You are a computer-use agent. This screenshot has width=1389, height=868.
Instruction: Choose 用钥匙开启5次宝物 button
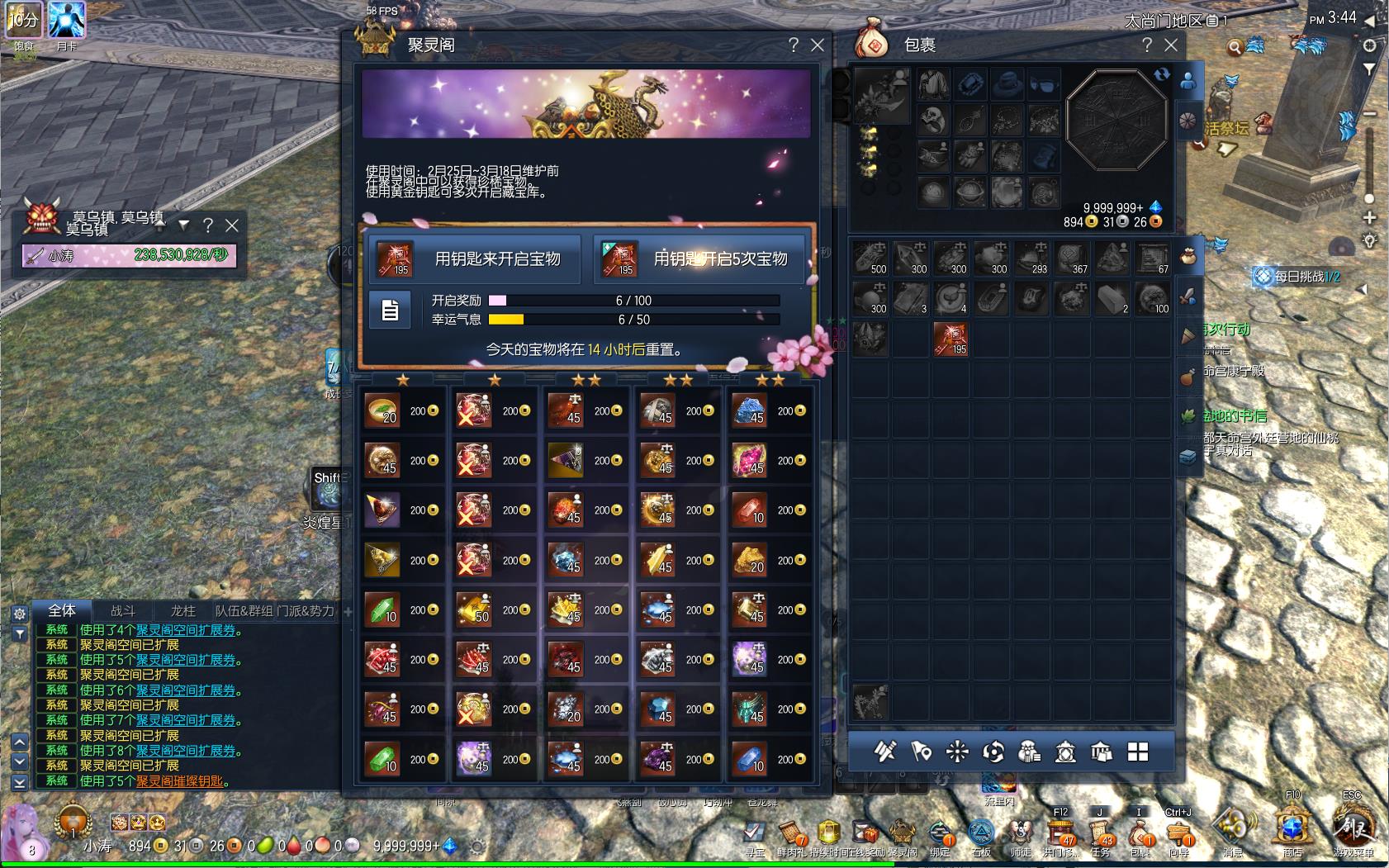(699, 259)
